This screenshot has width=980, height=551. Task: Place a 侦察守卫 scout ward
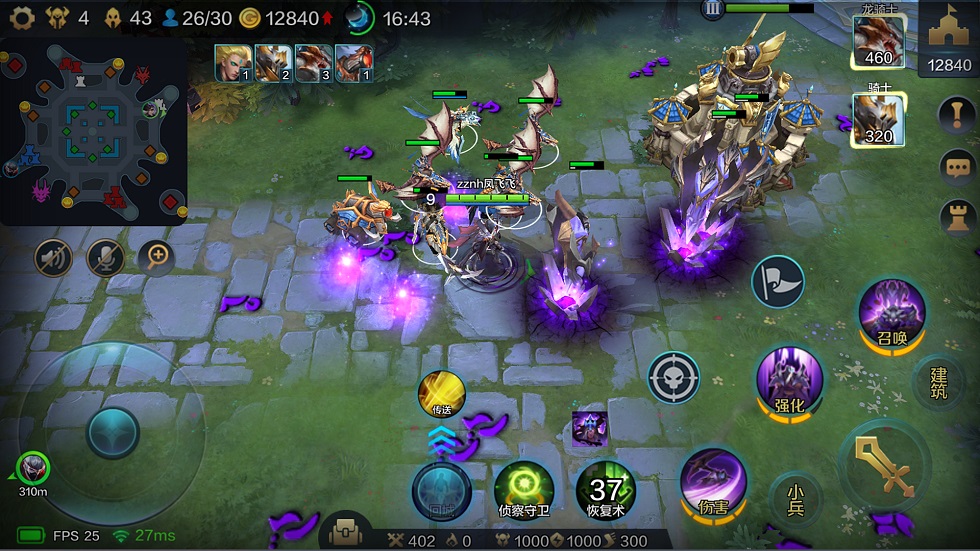(523, 489)
